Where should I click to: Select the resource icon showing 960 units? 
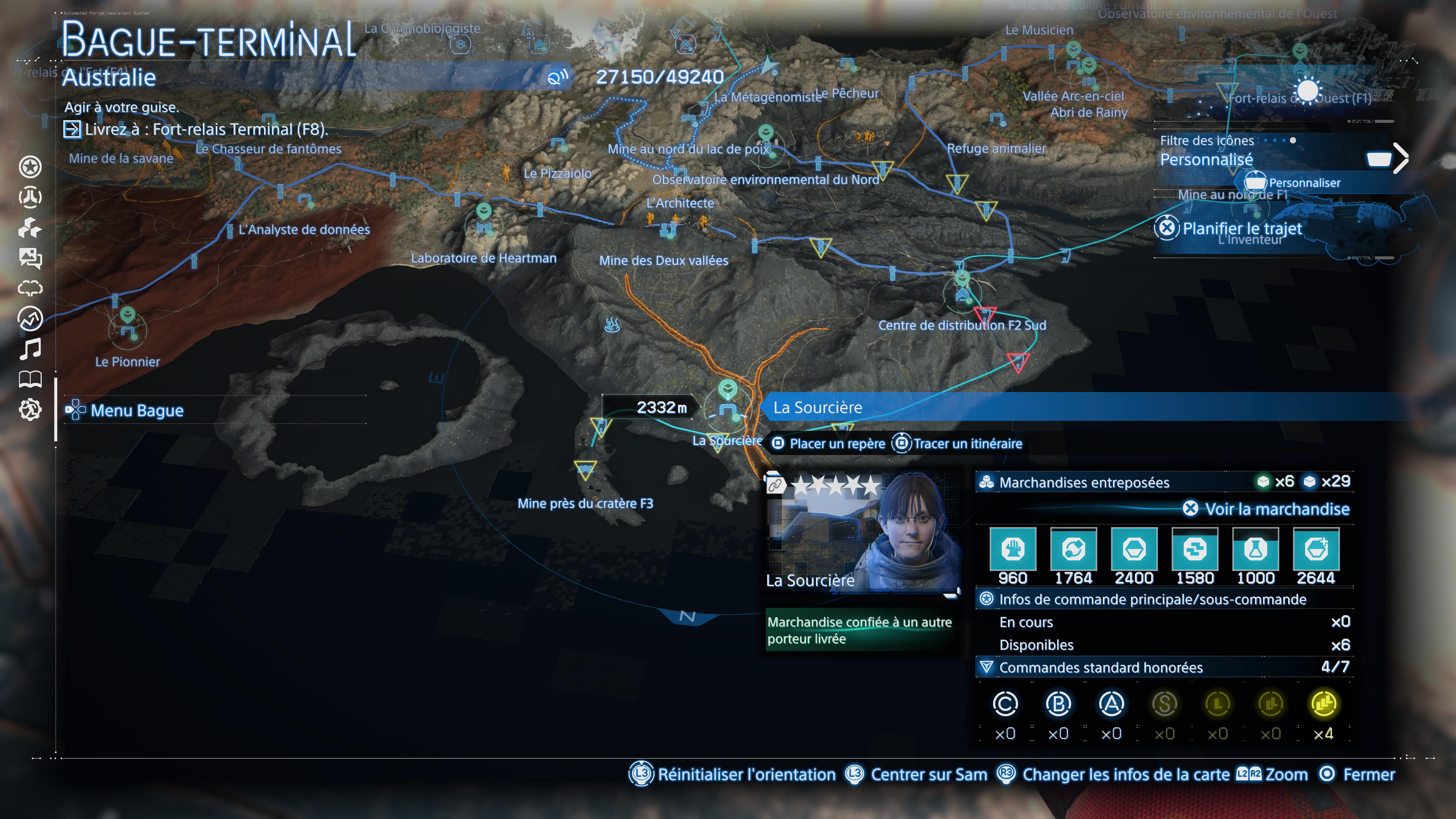pyautogui.click(x=1013, y=551)
